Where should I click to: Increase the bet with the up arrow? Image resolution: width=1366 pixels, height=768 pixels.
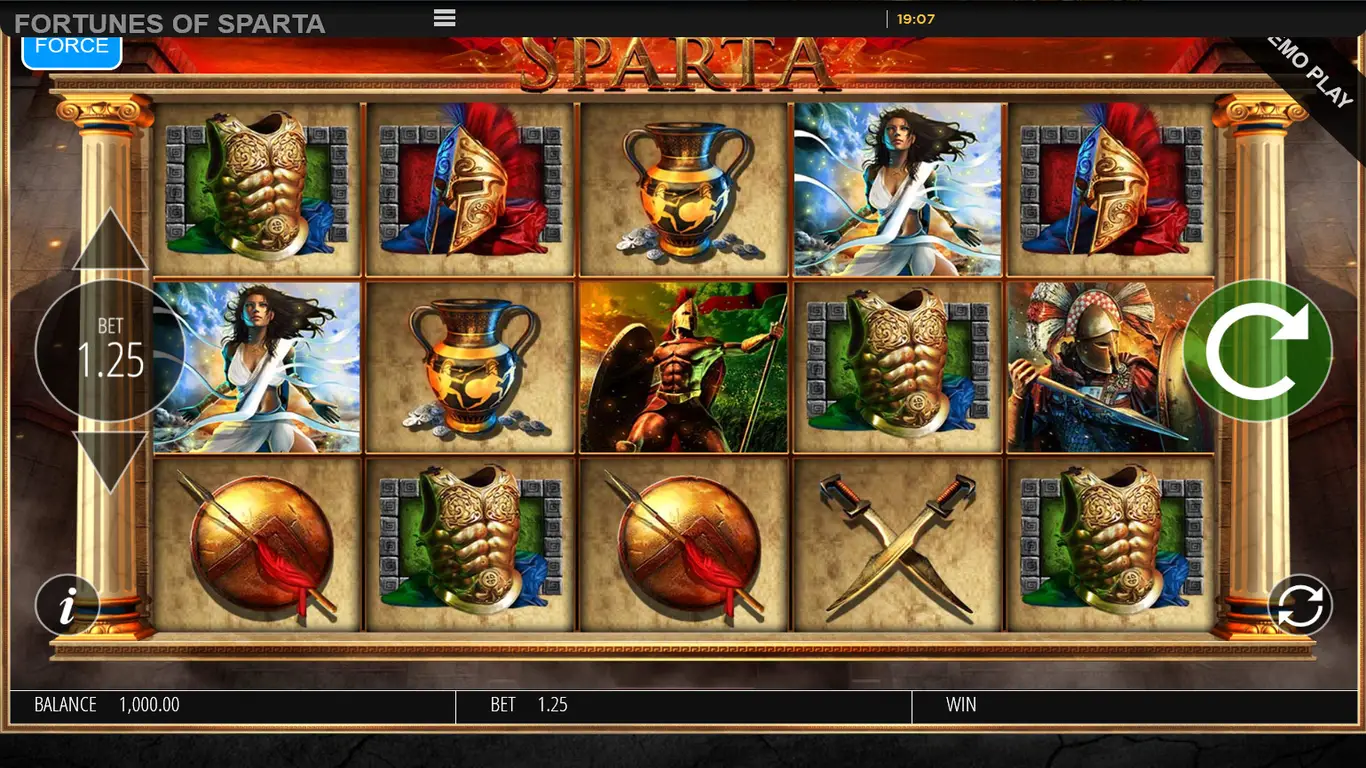[110, 243]
